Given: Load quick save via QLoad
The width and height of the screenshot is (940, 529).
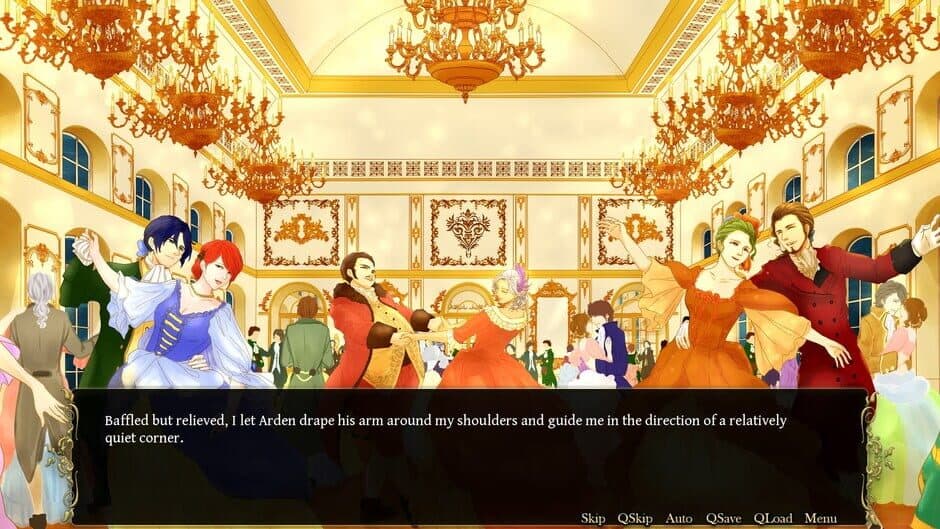Looking at the screenshot, I should tap(773, 518).
